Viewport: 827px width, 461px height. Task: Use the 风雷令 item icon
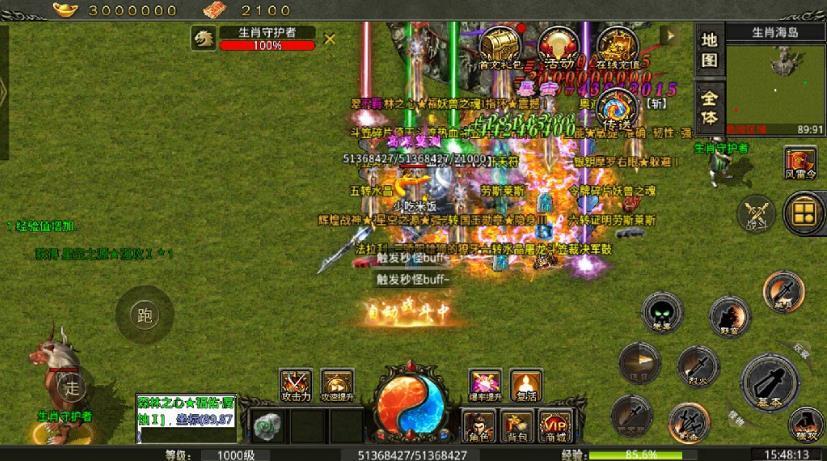coord(800,163)
